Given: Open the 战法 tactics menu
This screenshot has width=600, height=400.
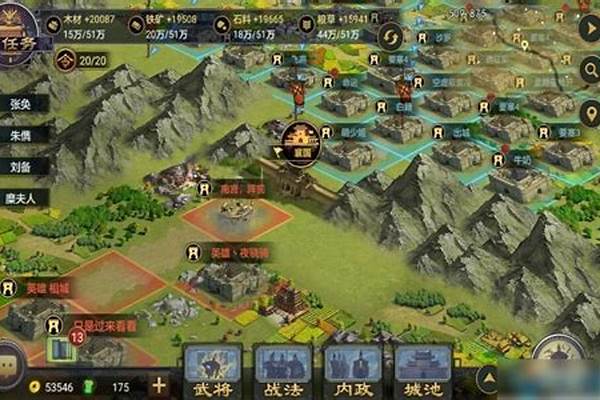Looking at the screenshot, I should pyautogui.click(x=284, y=370).
